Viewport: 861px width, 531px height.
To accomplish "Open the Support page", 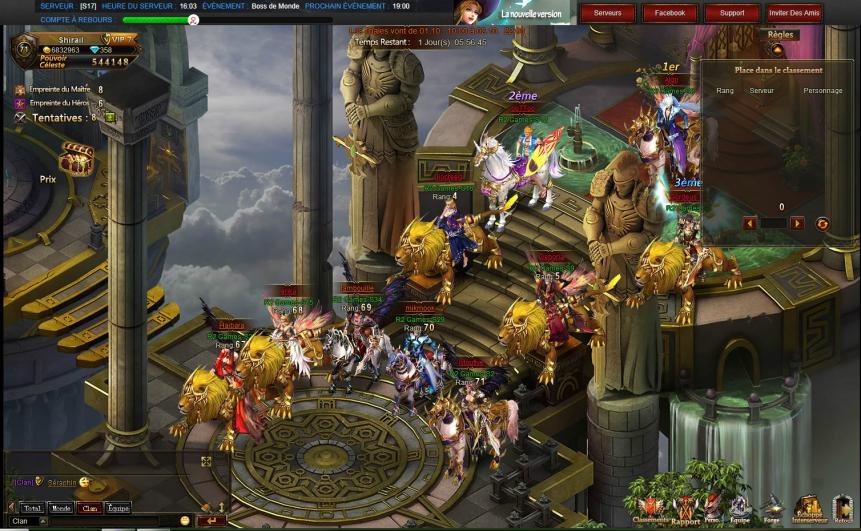I will tap(732, 13).
